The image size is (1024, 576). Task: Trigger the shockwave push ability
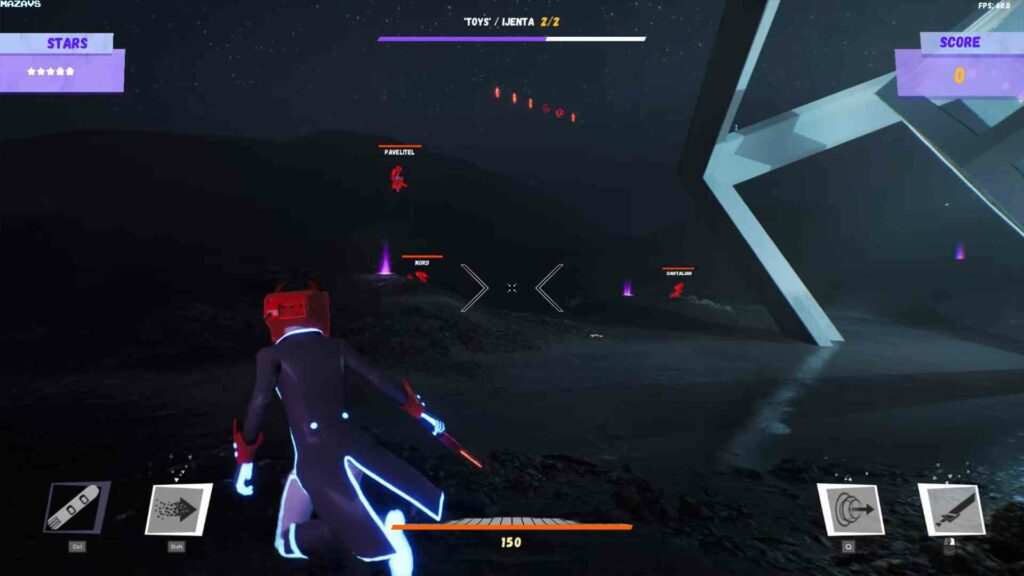click(849, 509)
